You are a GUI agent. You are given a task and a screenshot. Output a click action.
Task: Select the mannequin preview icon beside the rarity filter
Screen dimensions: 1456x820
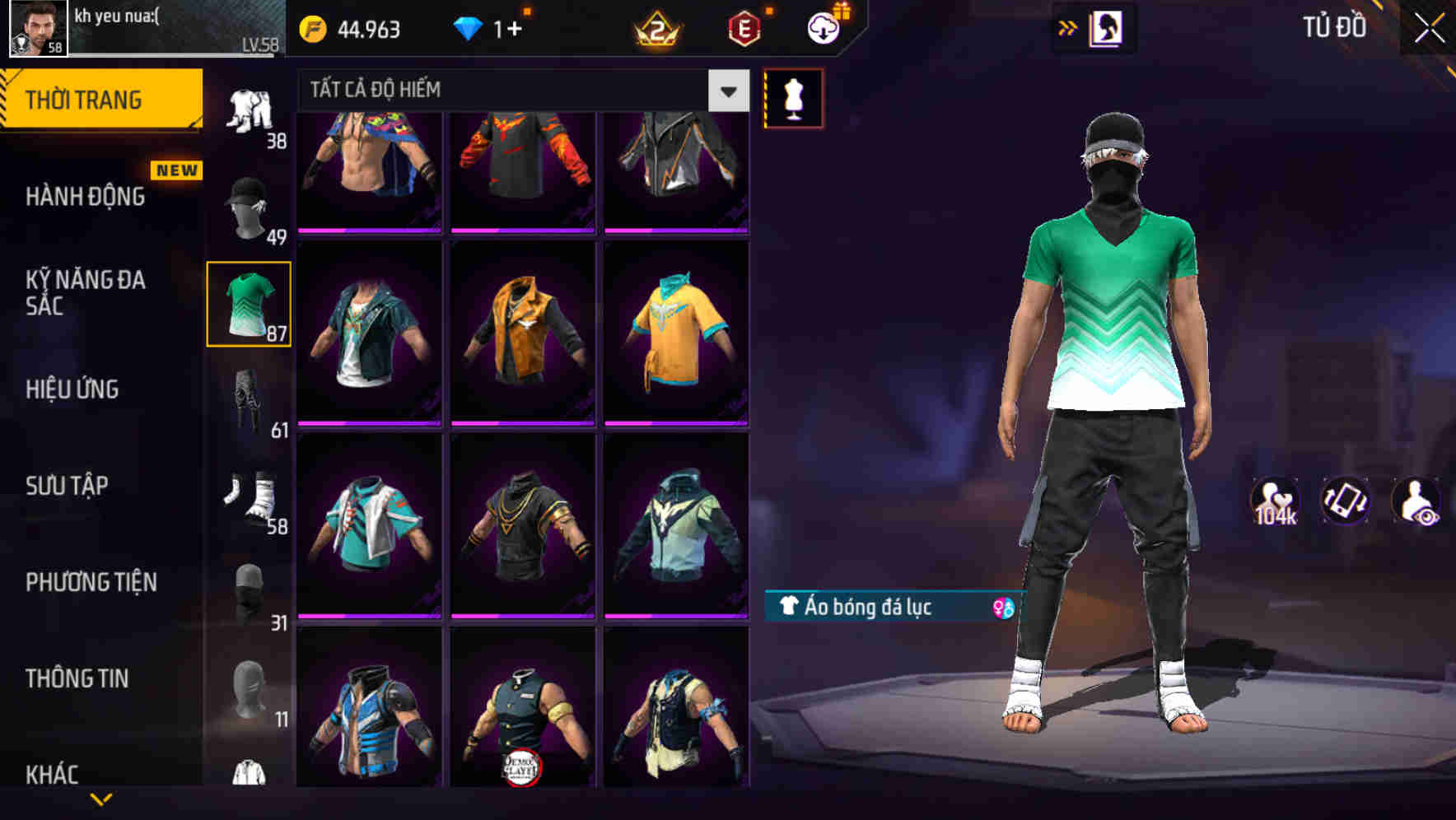(793, 97)
